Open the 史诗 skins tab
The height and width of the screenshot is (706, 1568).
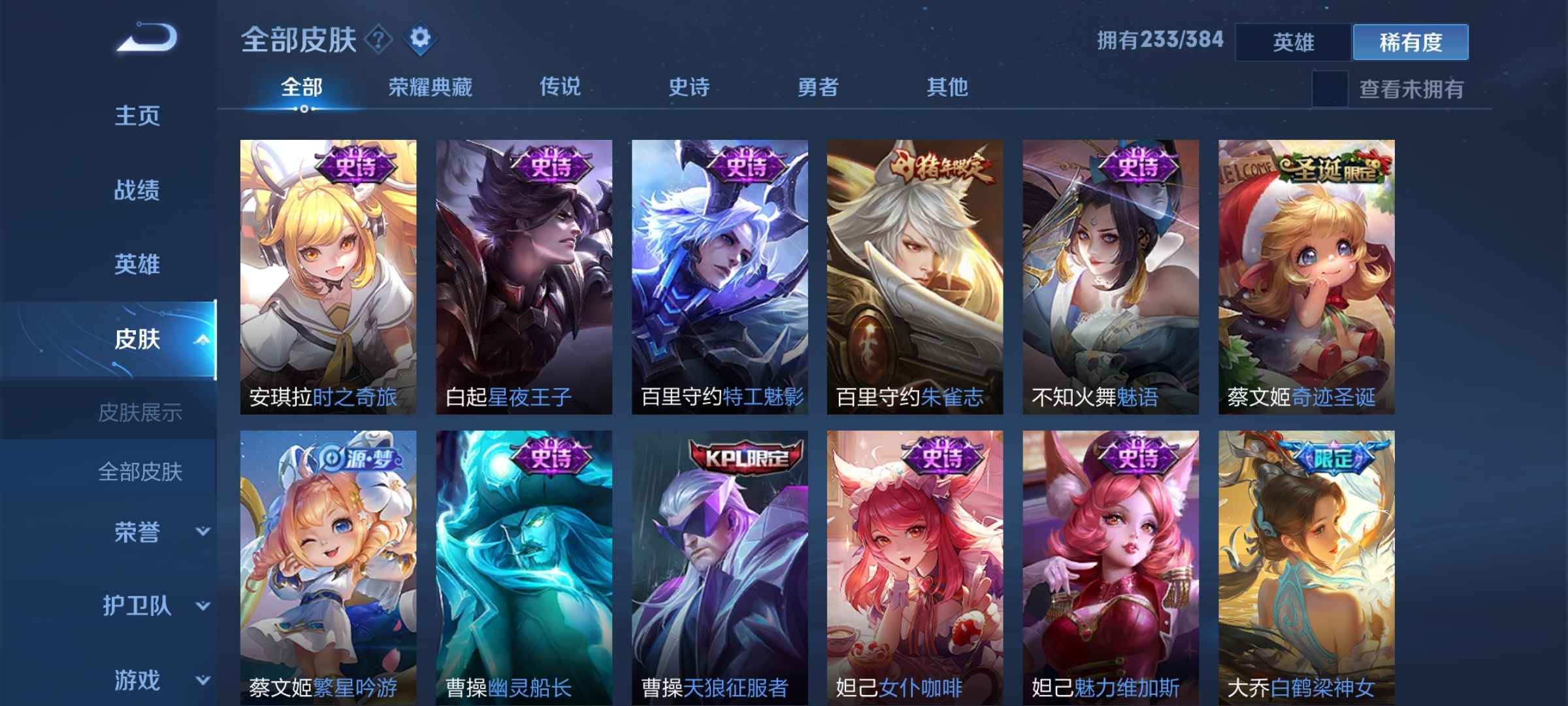click(689, 86)
